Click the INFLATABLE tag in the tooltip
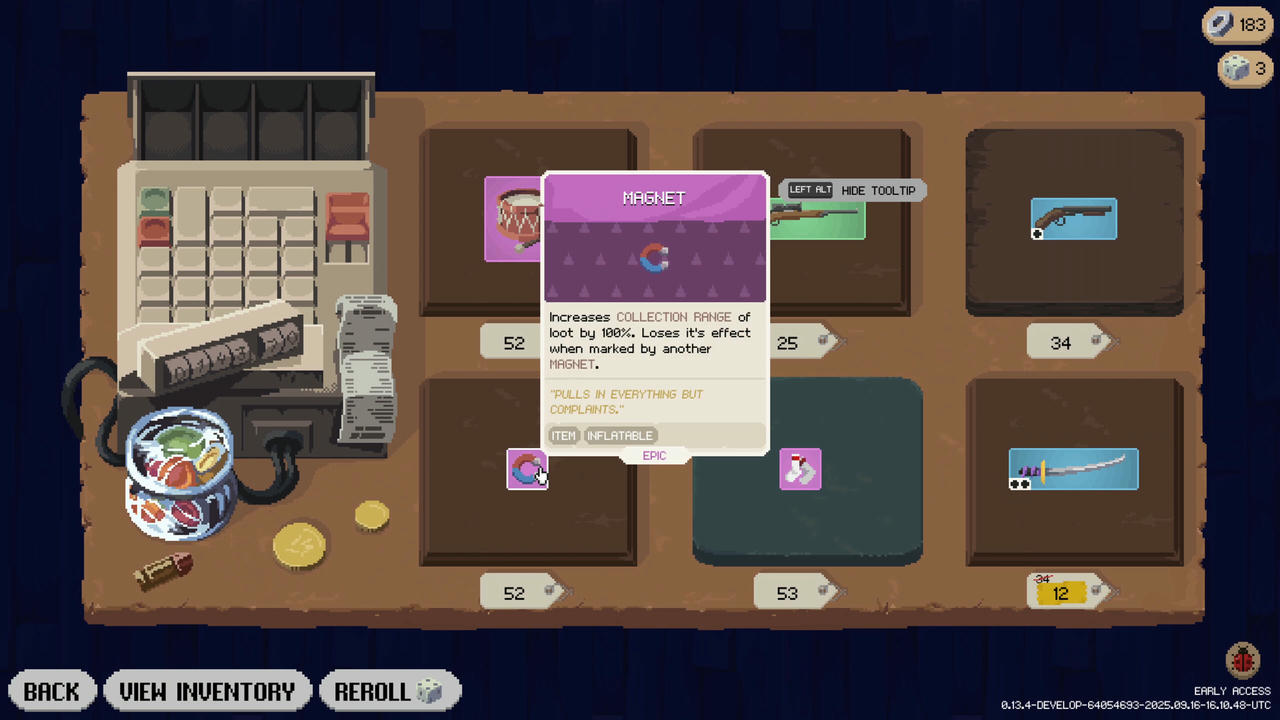The image size is (1280, 720). (620, 435)
